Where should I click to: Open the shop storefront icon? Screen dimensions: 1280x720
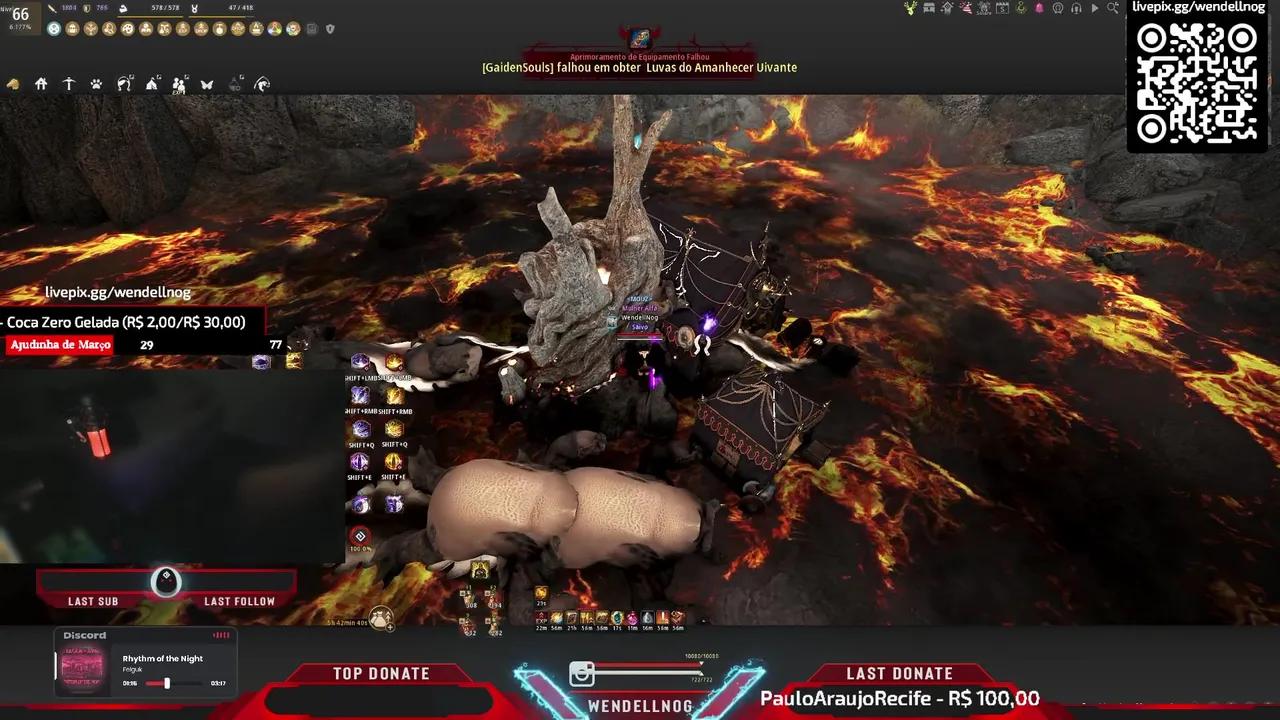pos(930,8)
